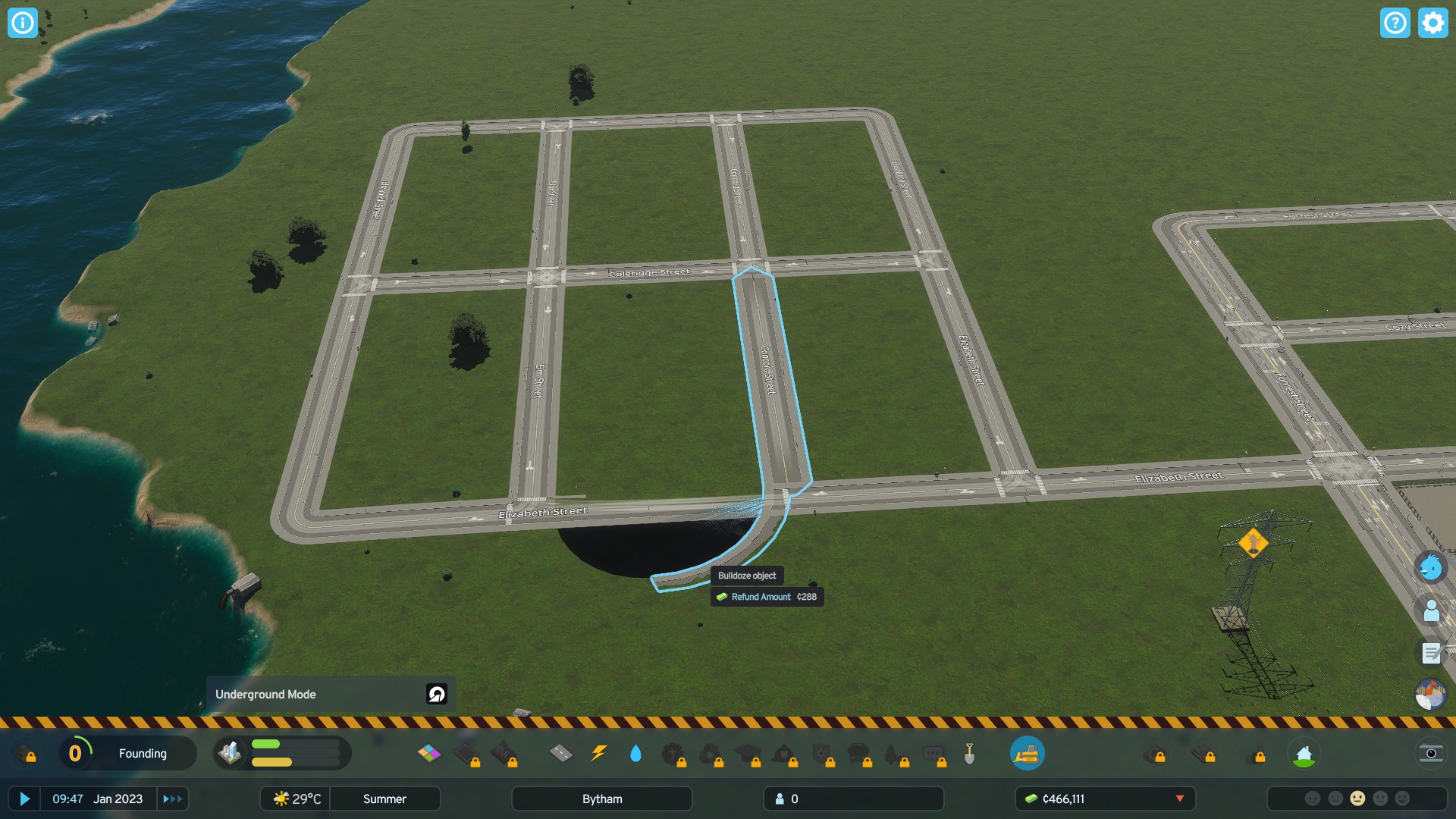Open the Landscaping shovel tool

coord(970,753)
